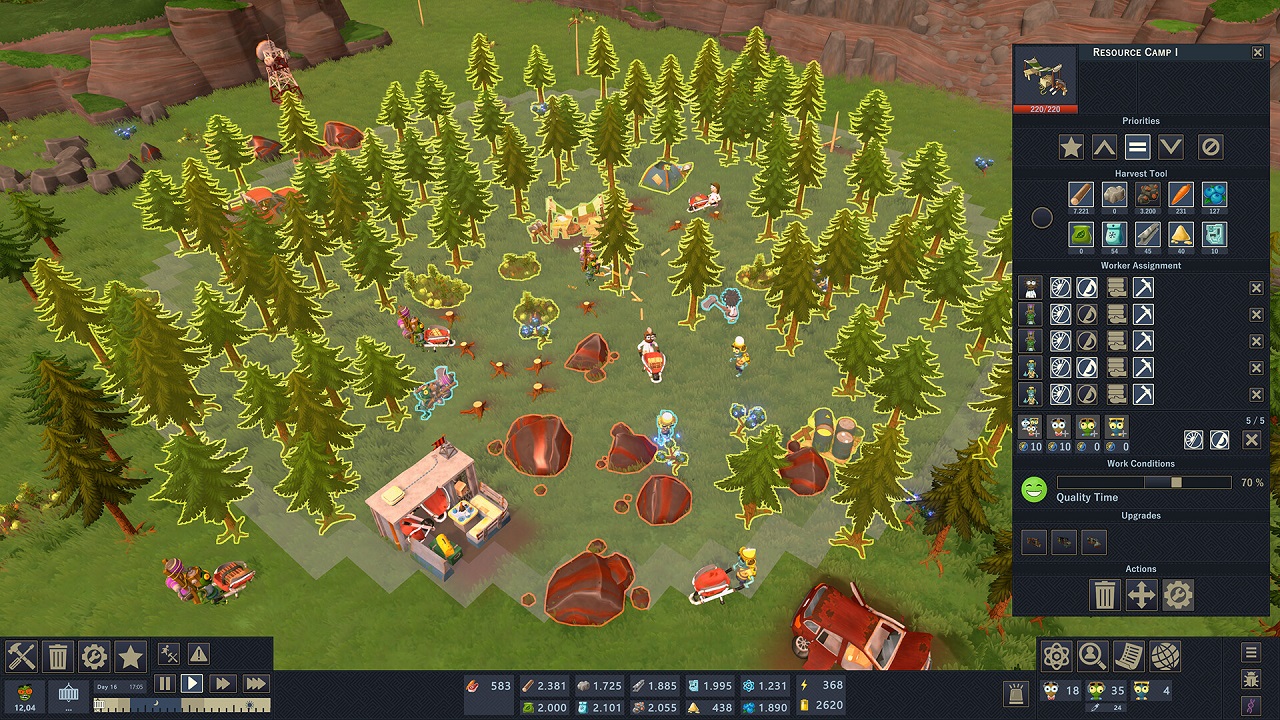The height and width of the screenshot is (720, 1280).
Task: Lower the camp's priority with down arrow
Action: [x=1170, y=148]
